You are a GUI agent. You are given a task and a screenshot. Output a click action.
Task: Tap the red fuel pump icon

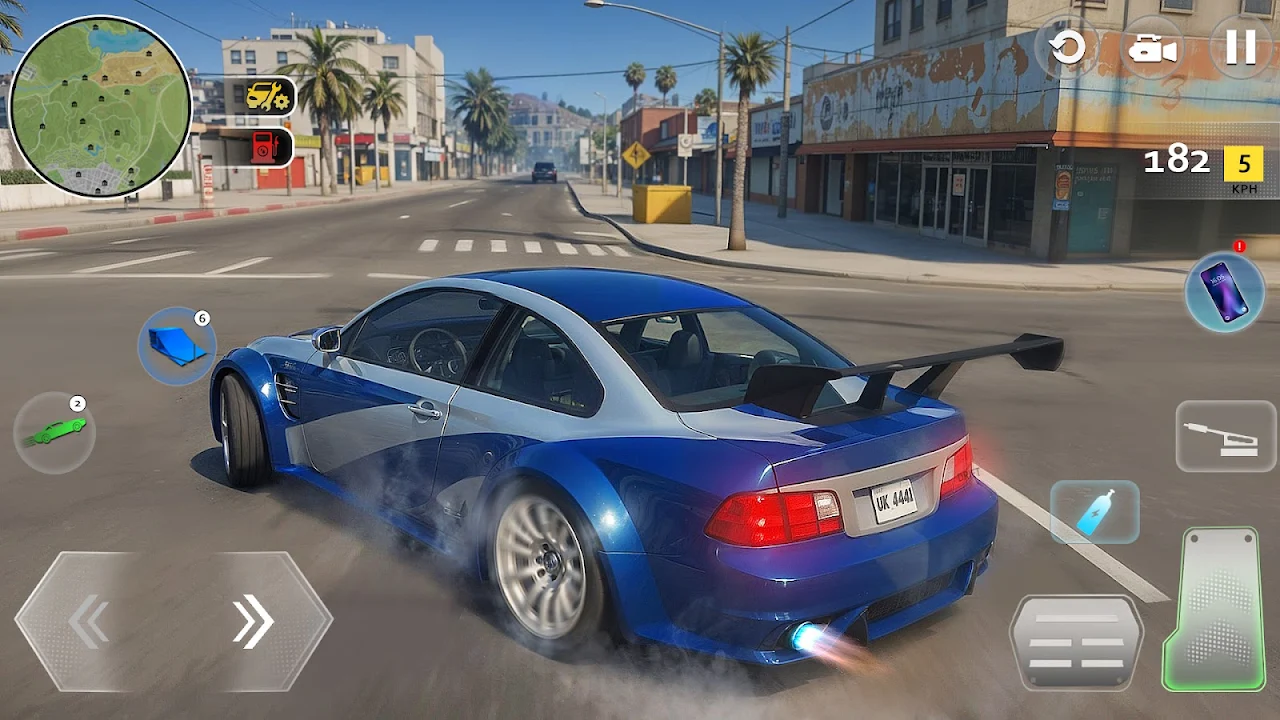pos(266,147)
